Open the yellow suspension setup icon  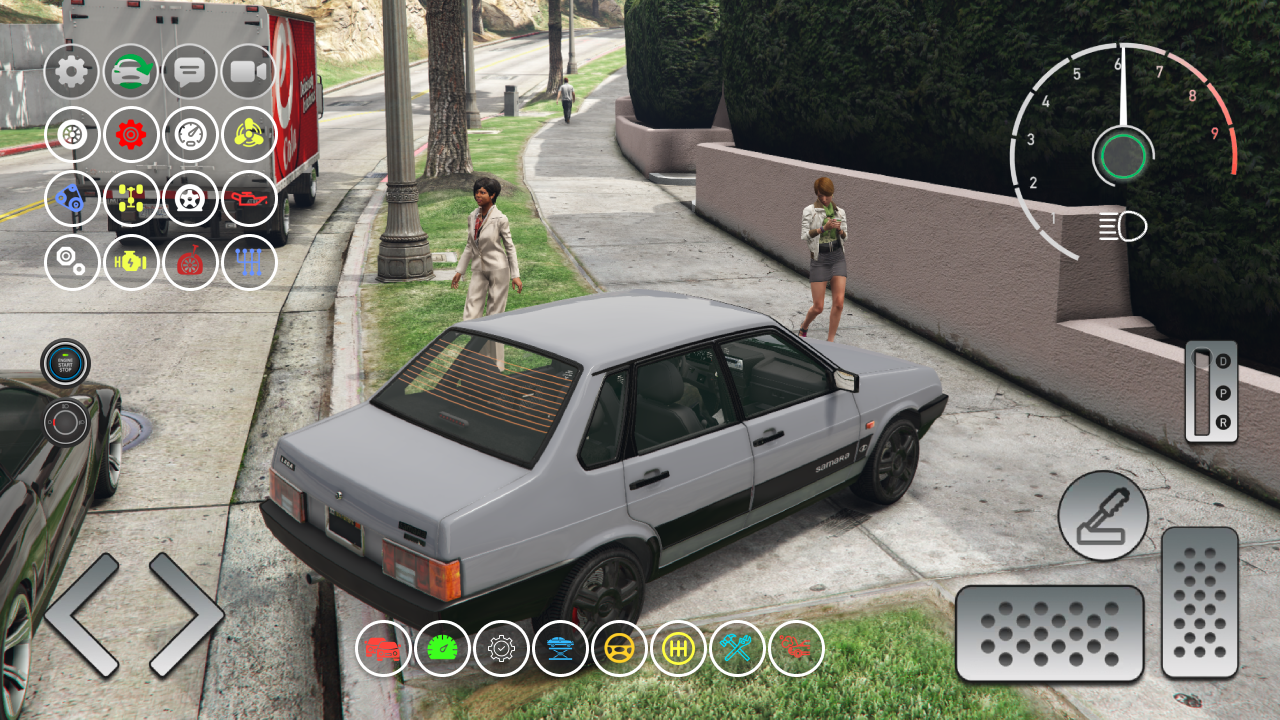tap(132, 199)
